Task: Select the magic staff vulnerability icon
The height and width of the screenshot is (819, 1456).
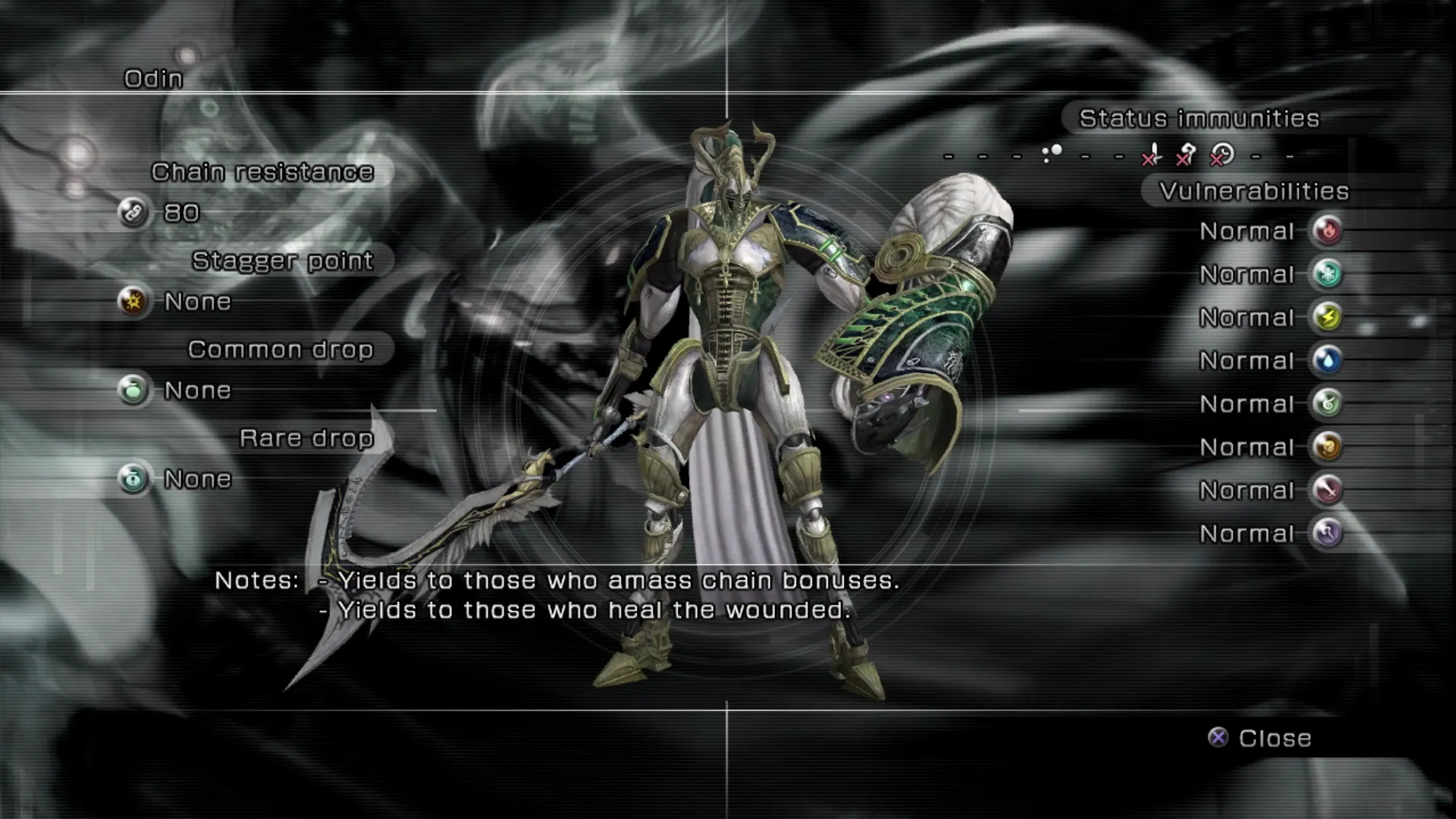Action: pyautogui.click(x=1327, y=533)
